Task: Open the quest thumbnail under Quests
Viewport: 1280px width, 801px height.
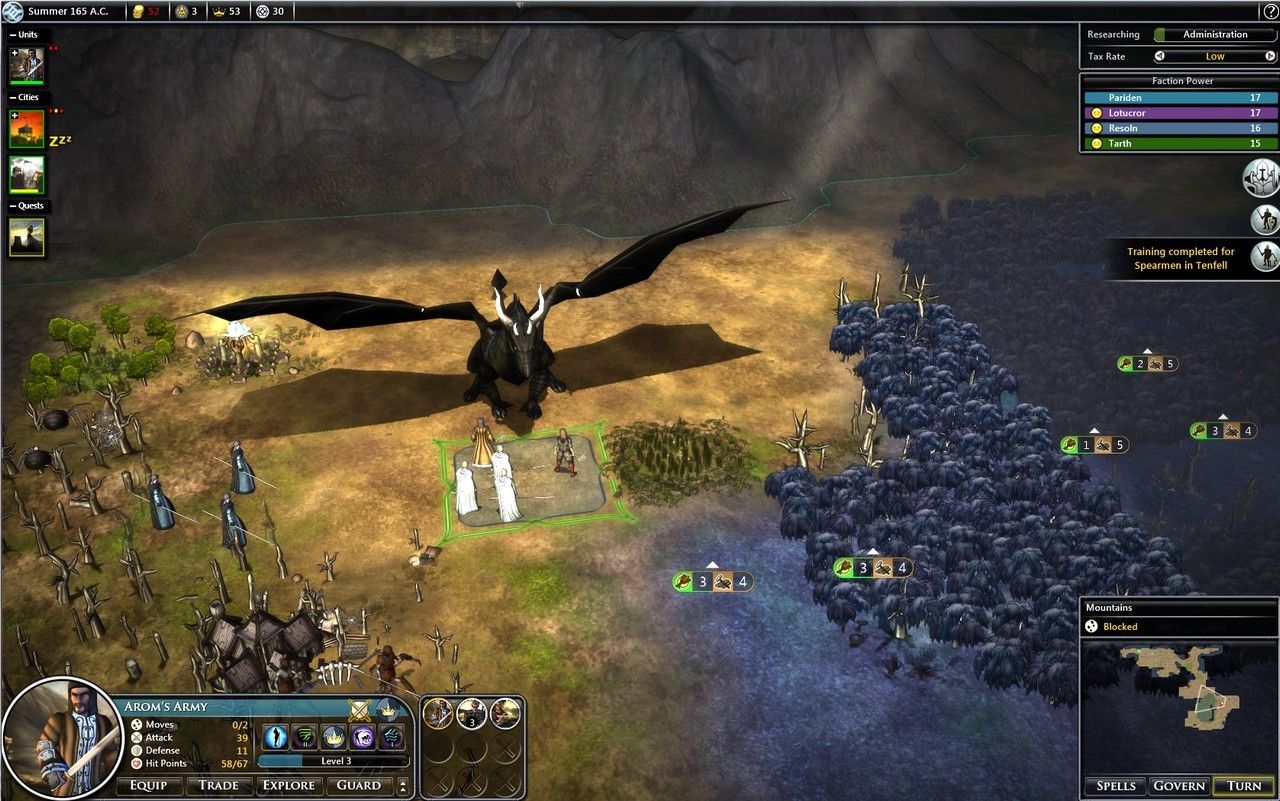Action: (x=27, y=237)
